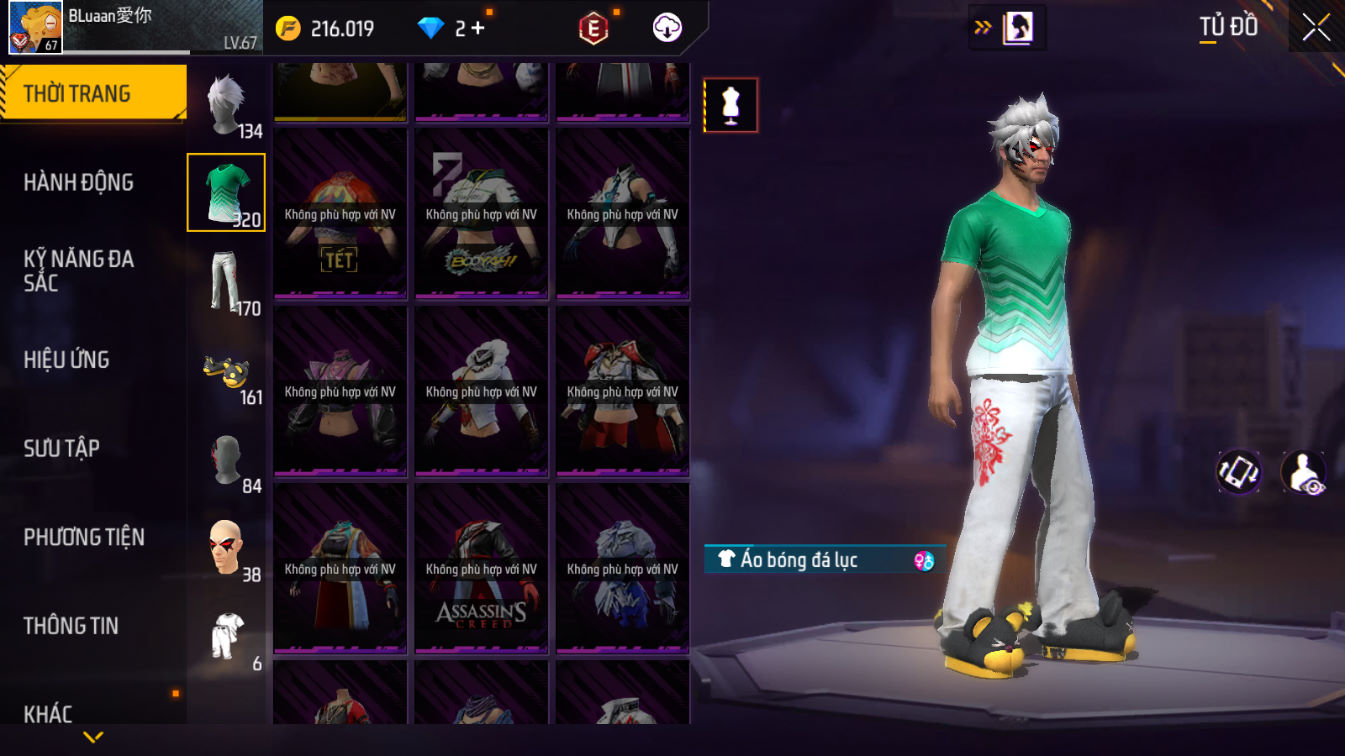Add diamonds with the plus button

click(x=478, y=28)
